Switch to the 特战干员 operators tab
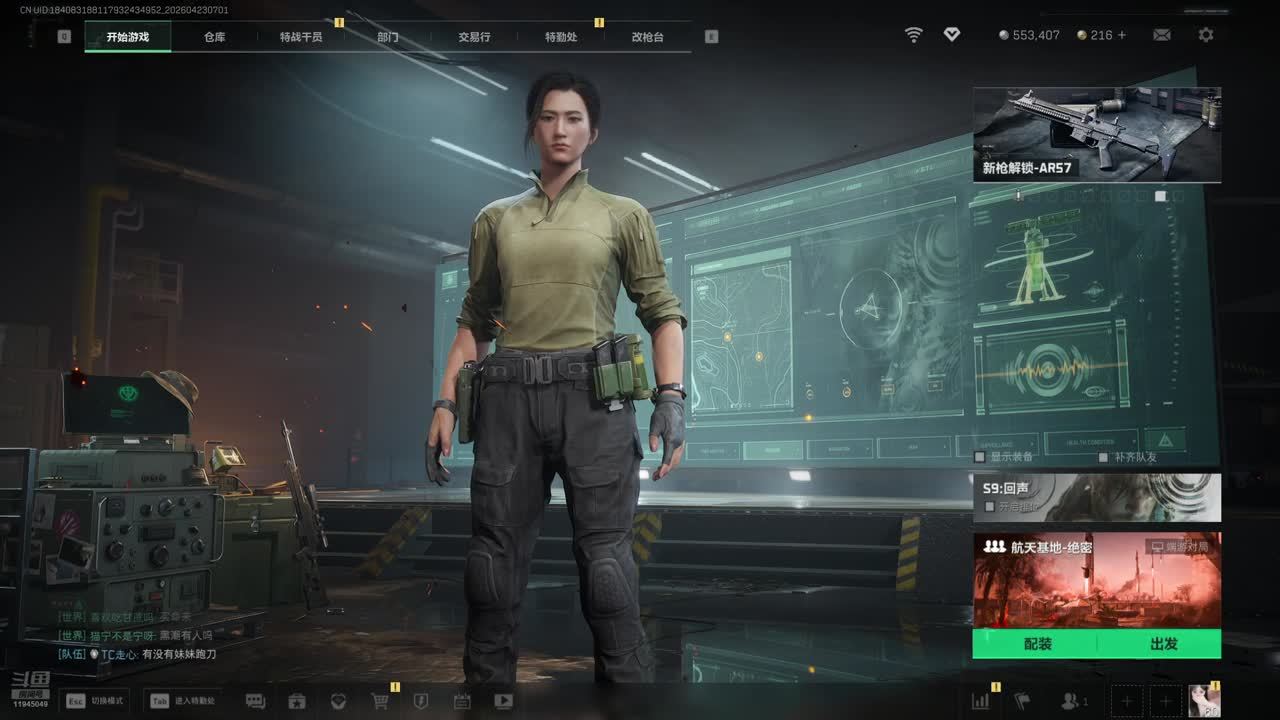The image size is (1280, 720). 301,37
